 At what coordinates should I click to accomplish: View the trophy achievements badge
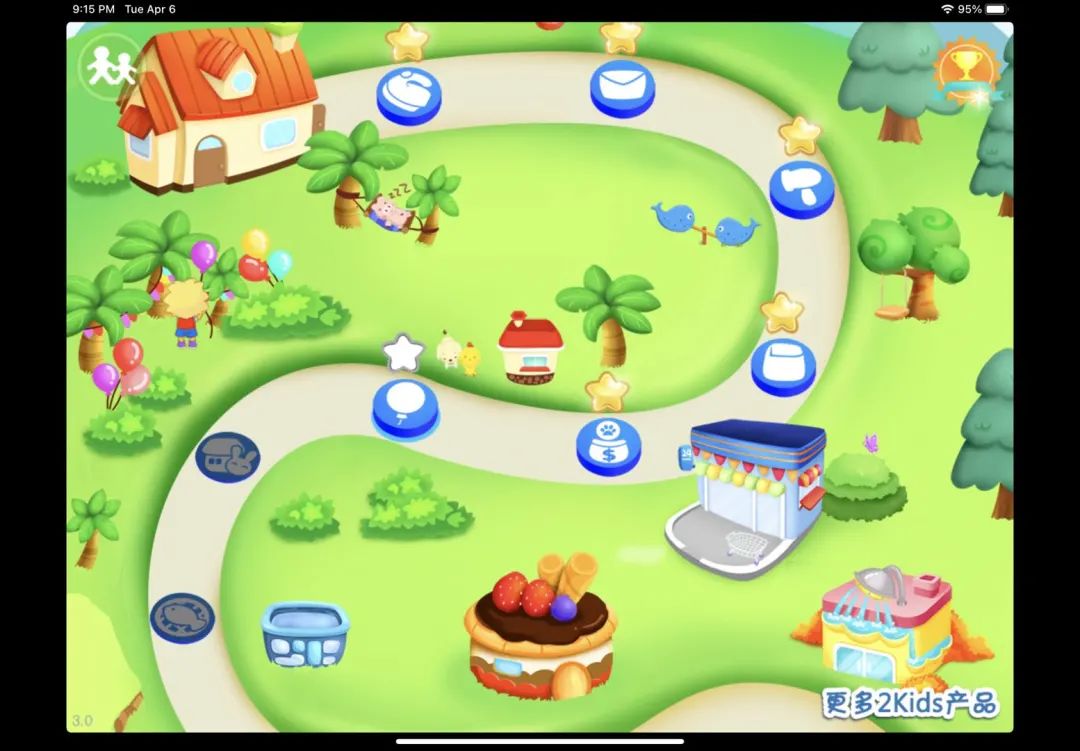966,70
